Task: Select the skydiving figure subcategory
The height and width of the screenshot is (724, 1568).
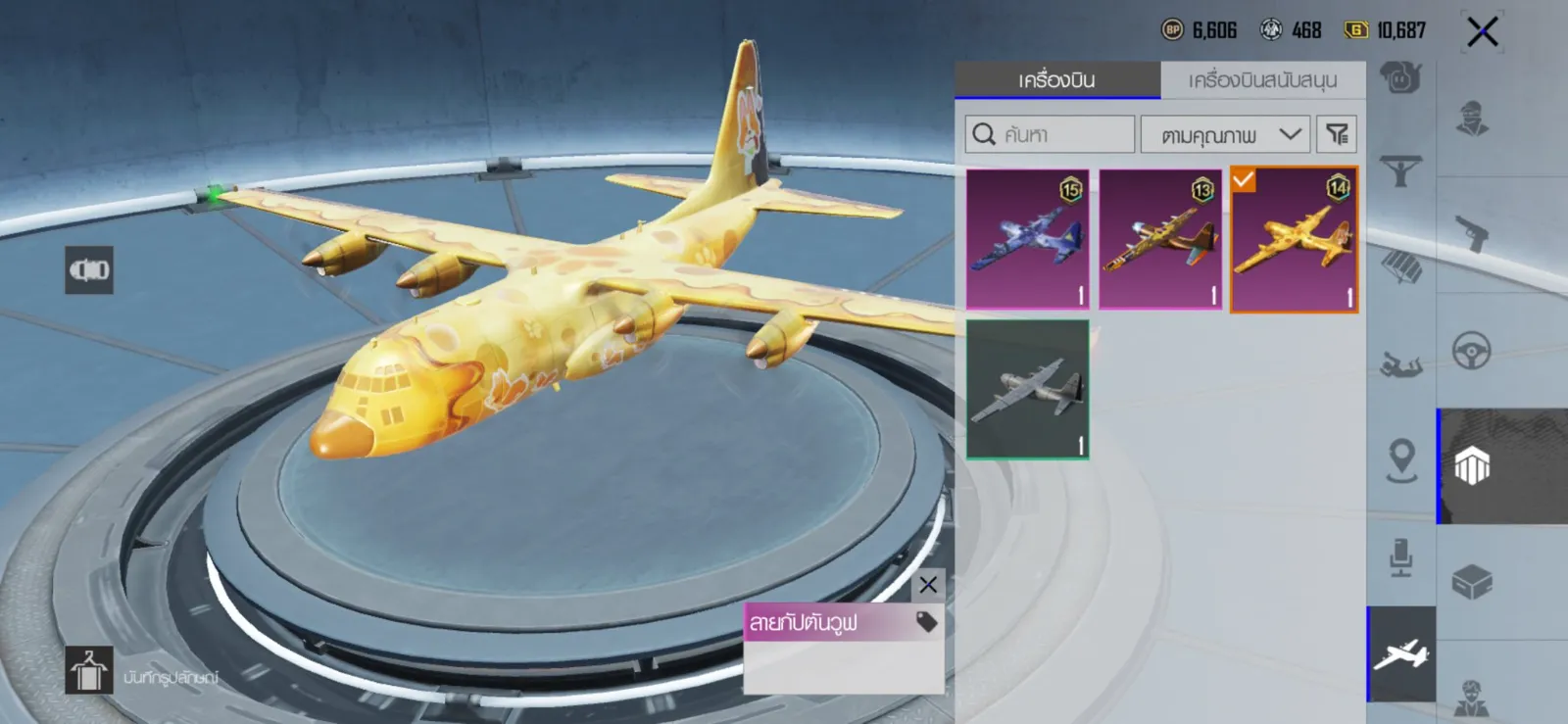Action: [x=1400, y=365]
